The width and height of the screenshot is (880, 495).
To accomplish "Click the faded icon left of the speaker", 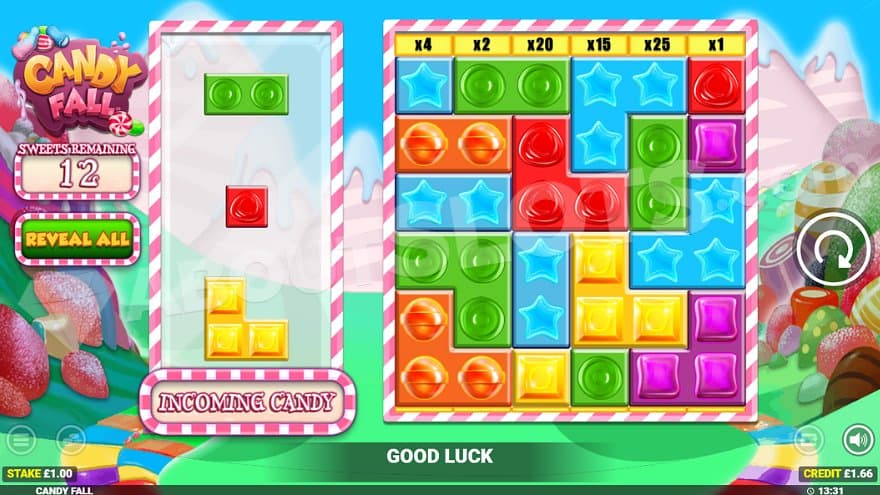I will pyautogui.click(x=808, y=439).
